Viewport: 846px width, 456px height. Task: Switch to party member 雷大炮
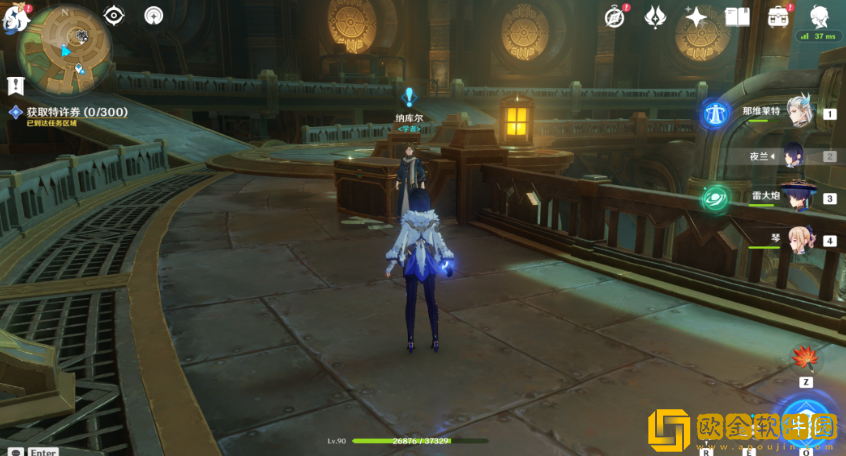click(797, 198)
